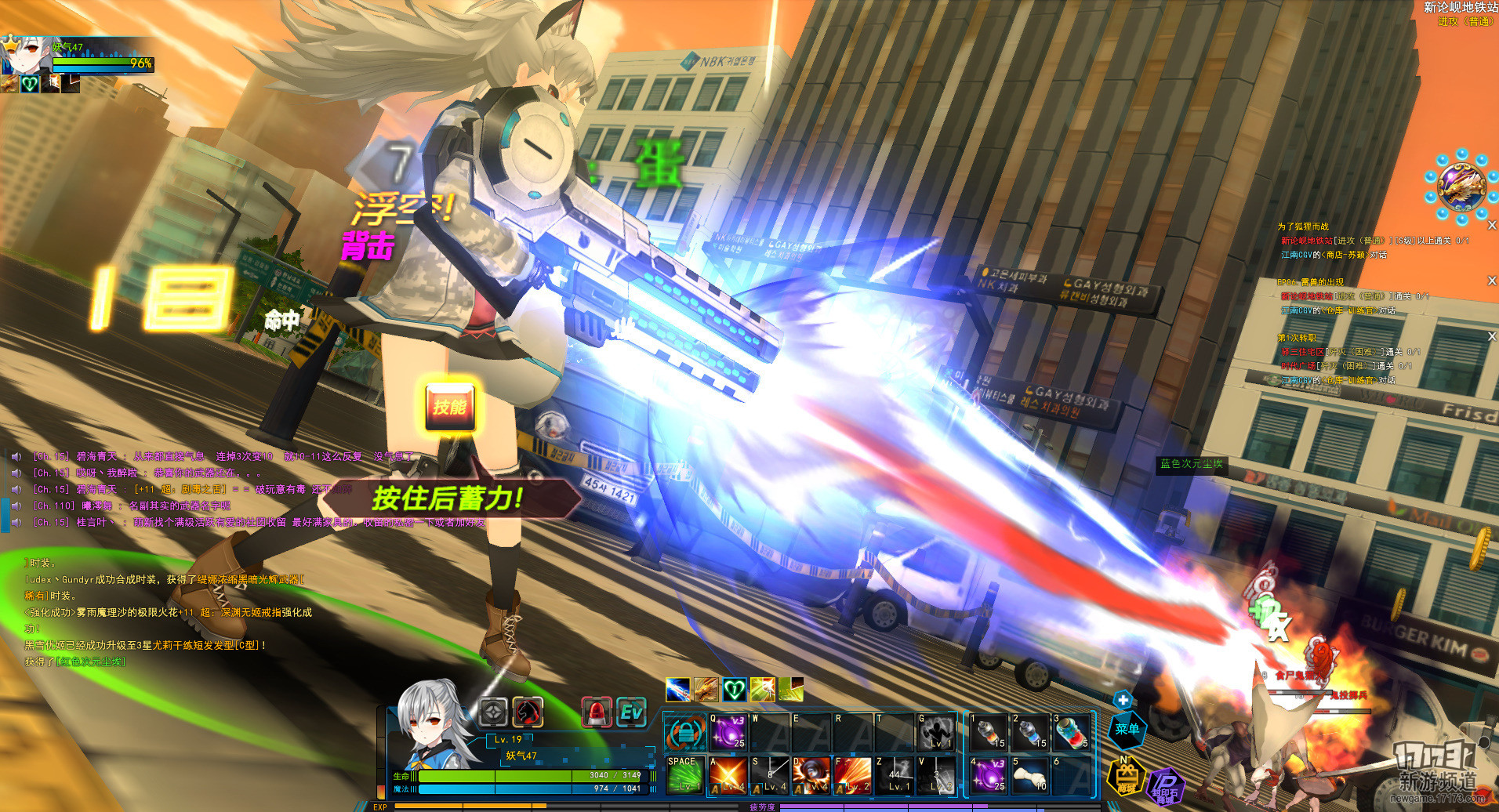Click the blue plus button above 菜单

pos(1123,700)
